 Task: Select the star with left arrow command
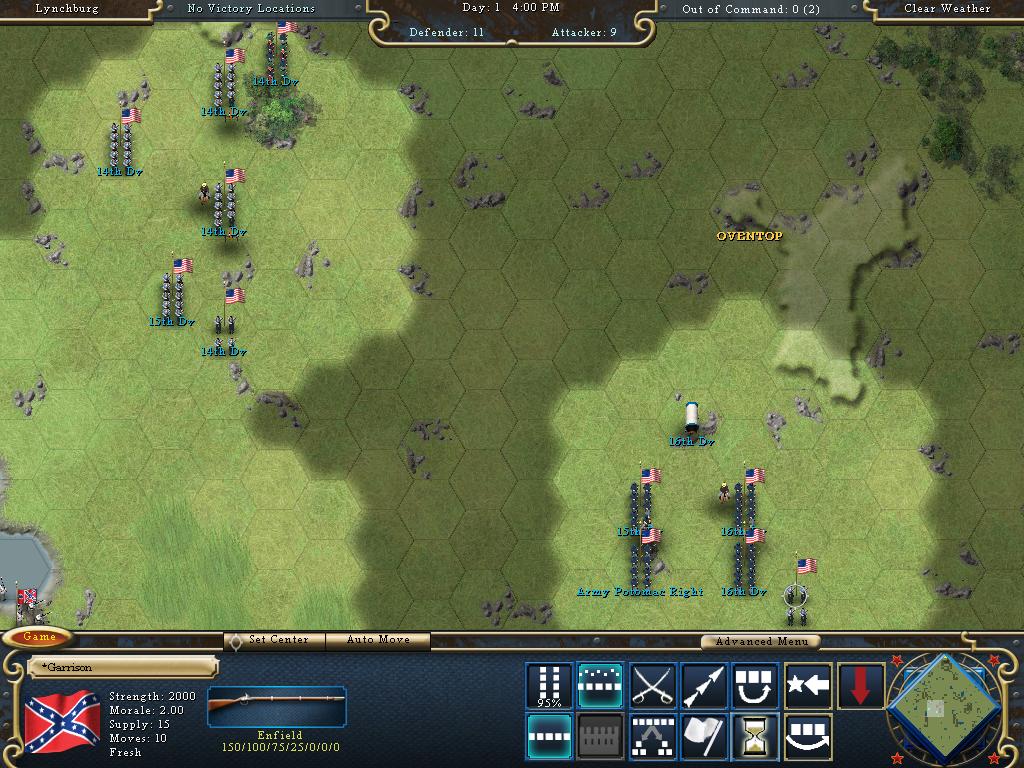(x=808, y=685)
